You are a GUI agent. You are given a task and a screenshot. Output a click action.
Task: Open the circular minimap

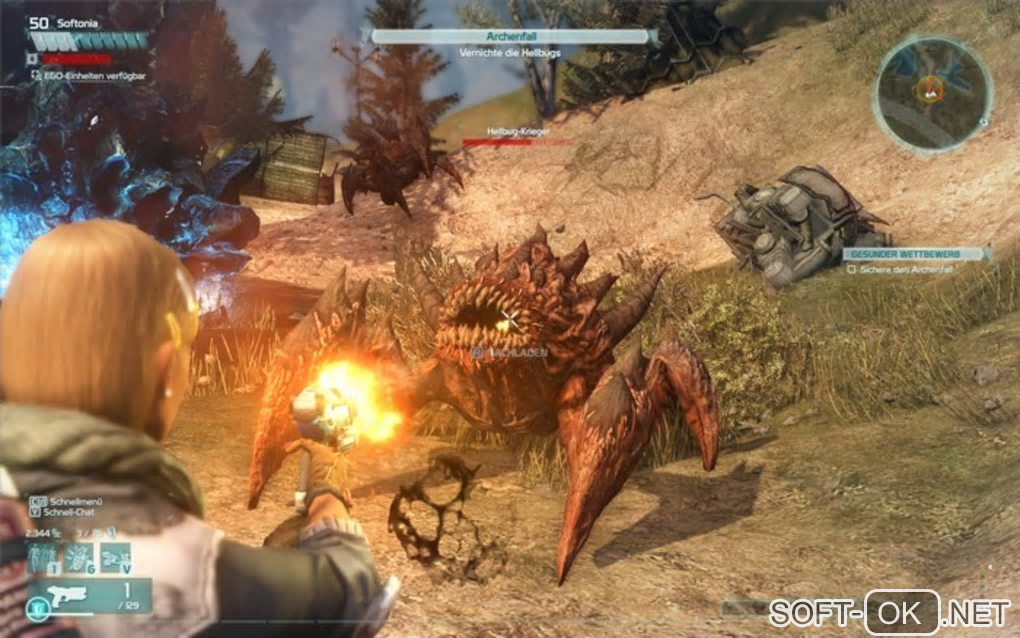click(x=931, y=93)
